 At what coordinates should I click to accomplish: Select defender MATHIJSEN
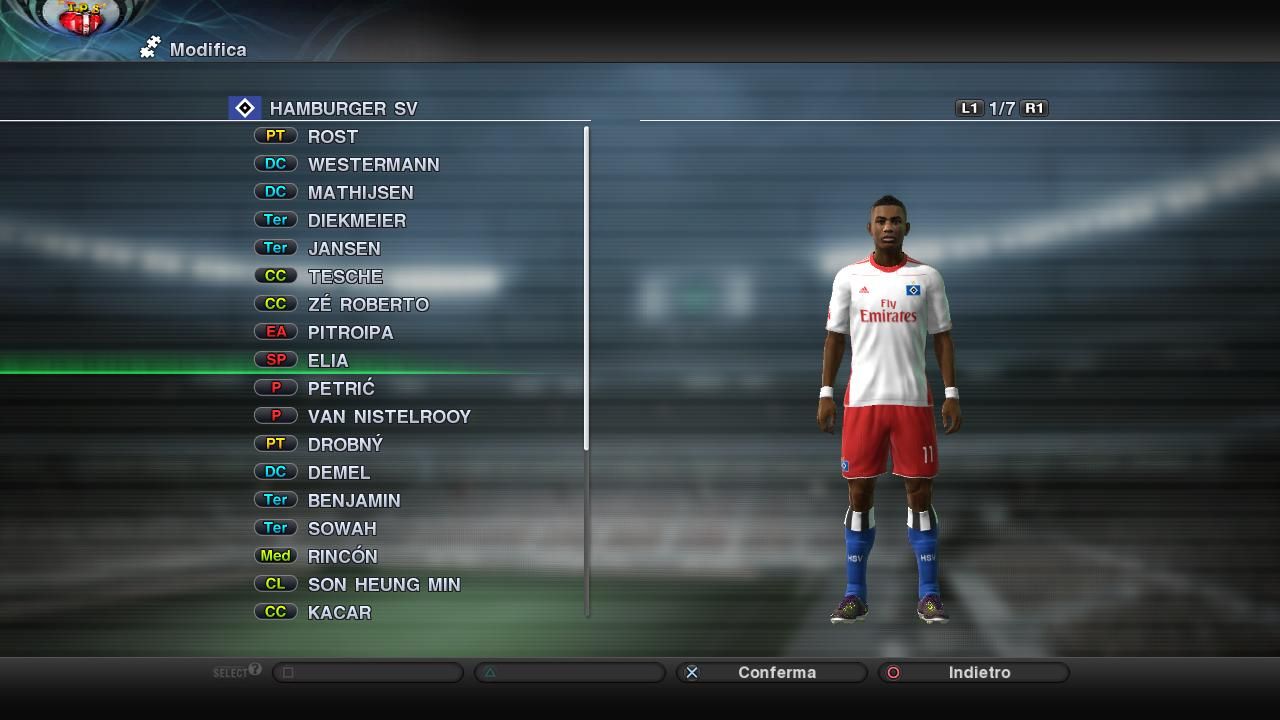tap(360, 193)
